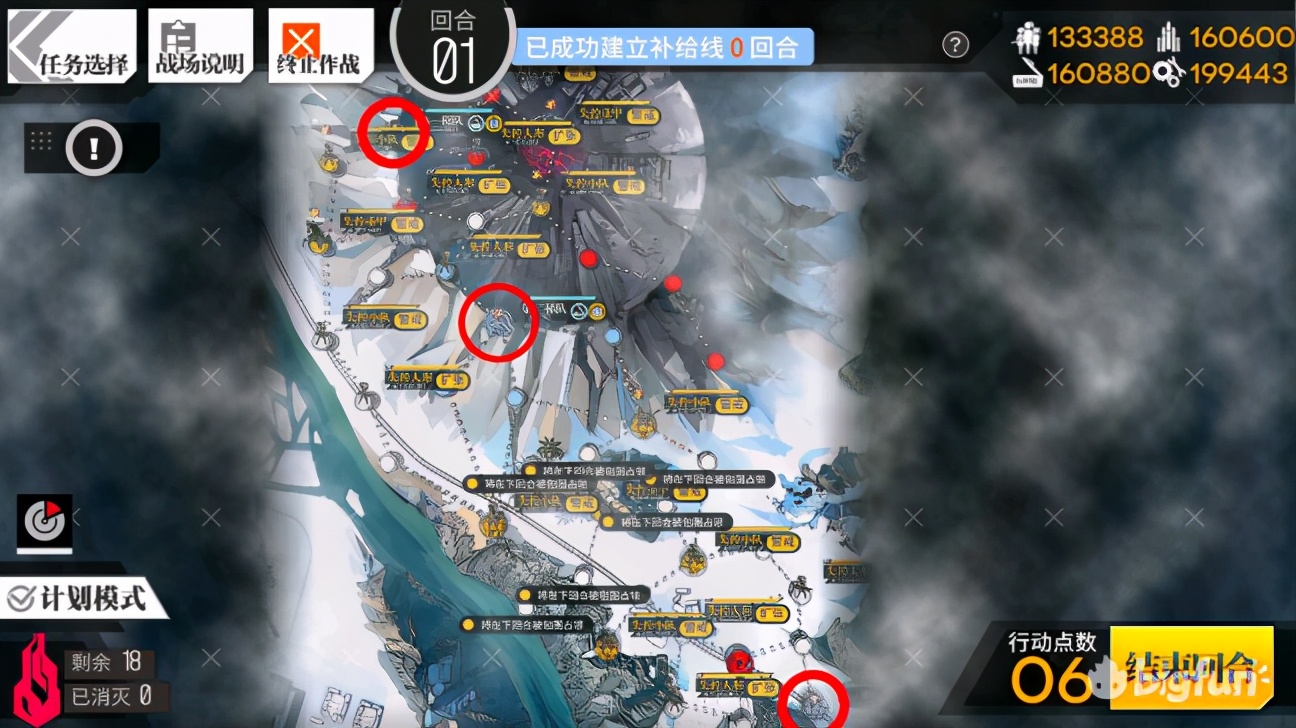Open the 战场说明 battlefield briefing

198,47
